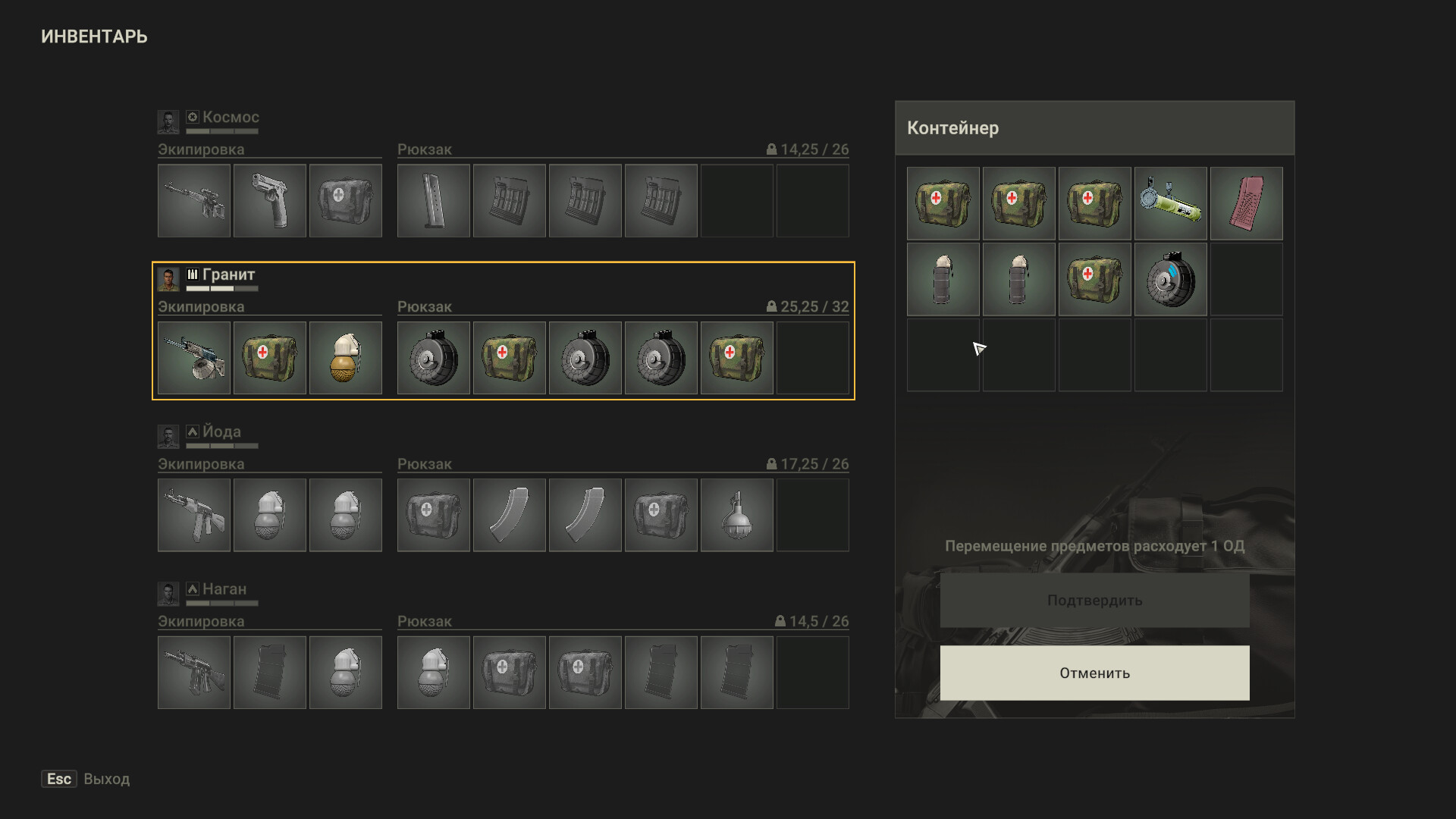
Task: Click the green injector item in the container
Action: [x=1171, y=203]
